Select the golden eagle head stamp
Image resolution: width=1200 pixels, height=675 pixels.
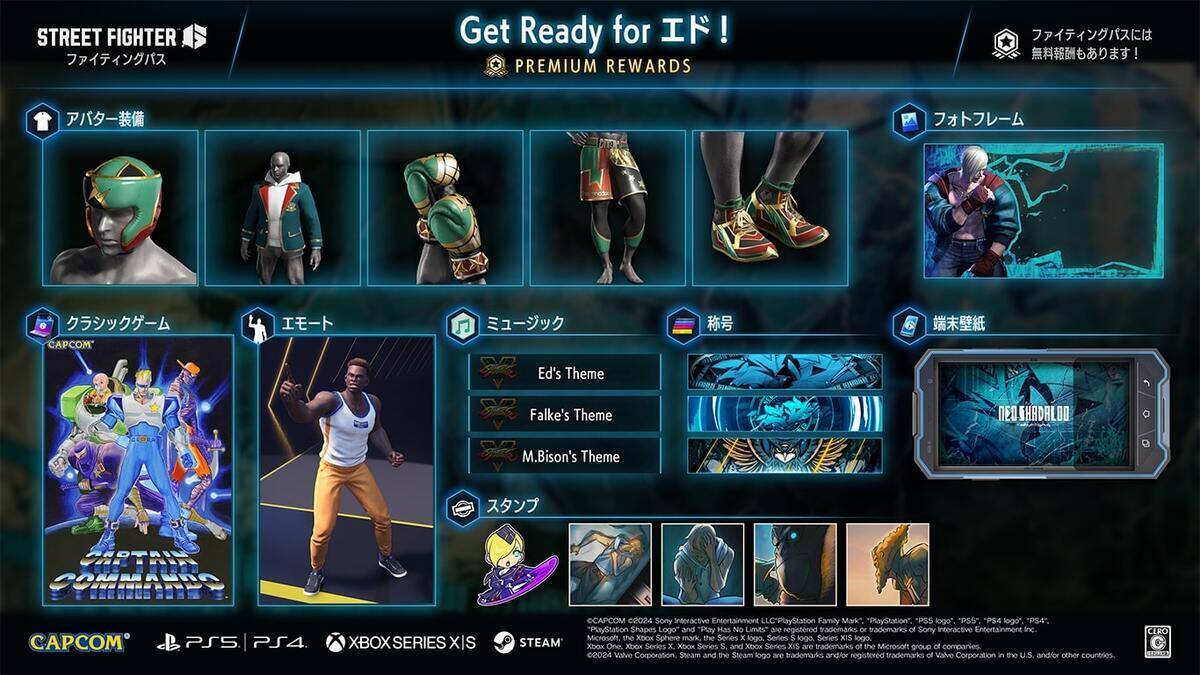tap(887, 565)
